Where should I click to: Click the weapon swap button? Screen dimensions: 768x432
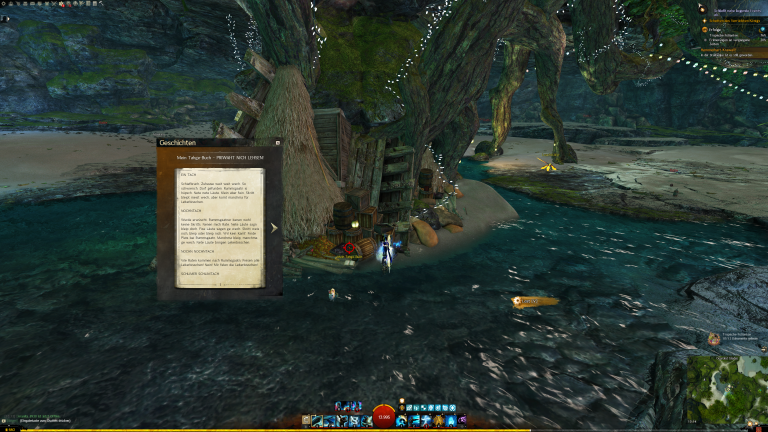[305, 421]
